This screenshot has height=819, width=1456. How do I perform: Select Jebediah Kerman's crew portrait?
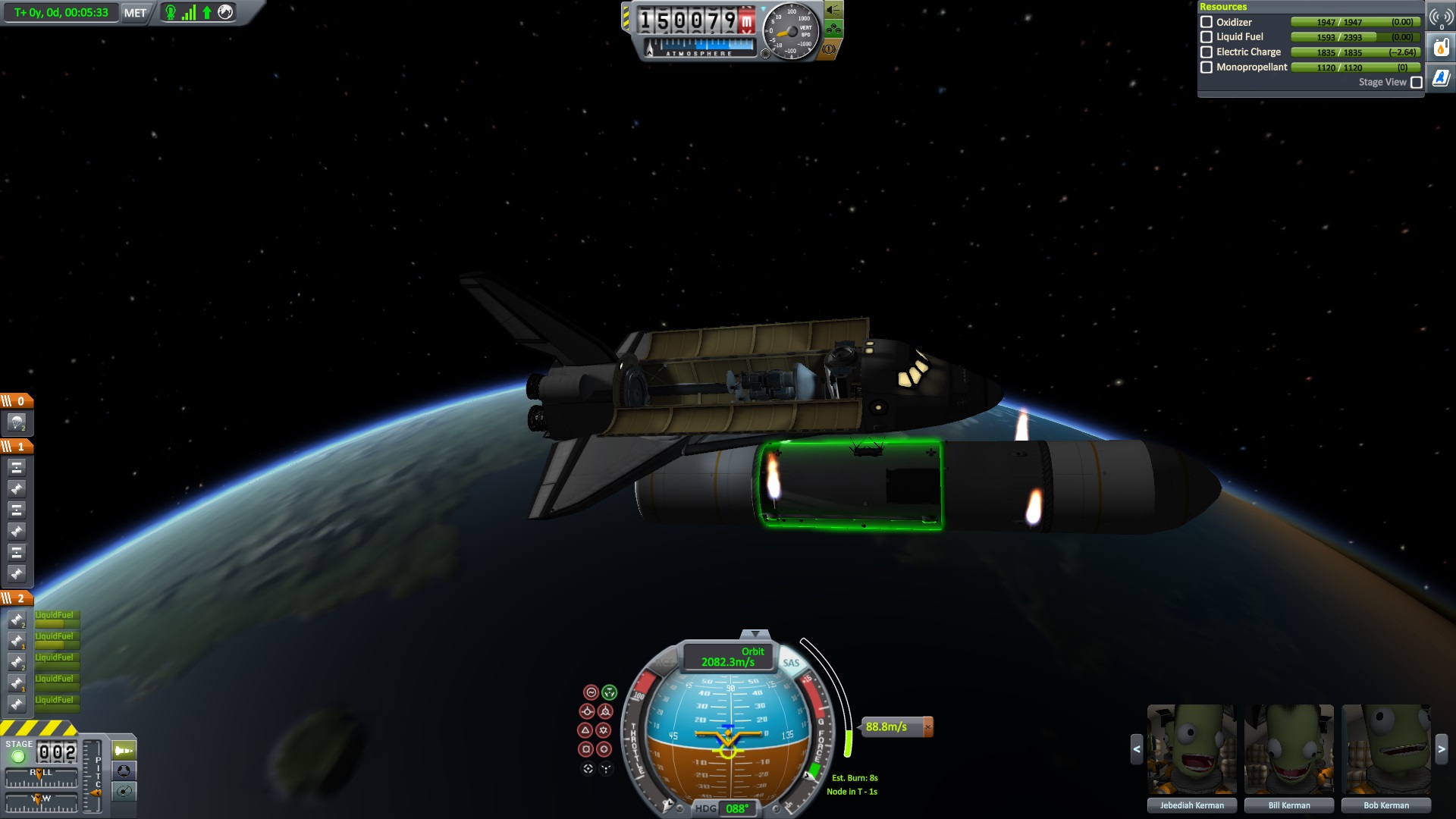(x=1191, y=749)
